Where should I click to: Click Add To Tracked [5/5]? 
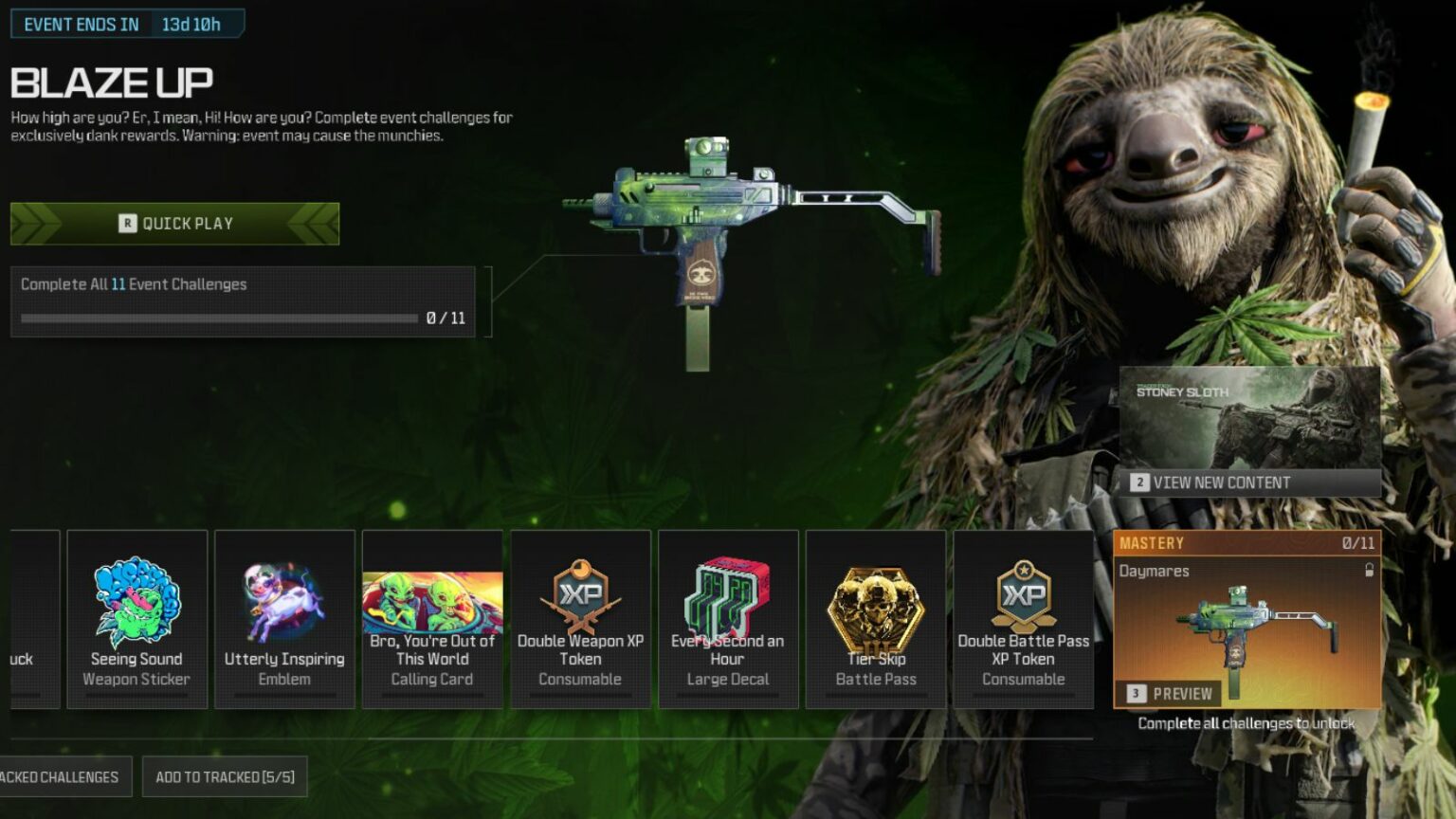[x=224, y=775]
